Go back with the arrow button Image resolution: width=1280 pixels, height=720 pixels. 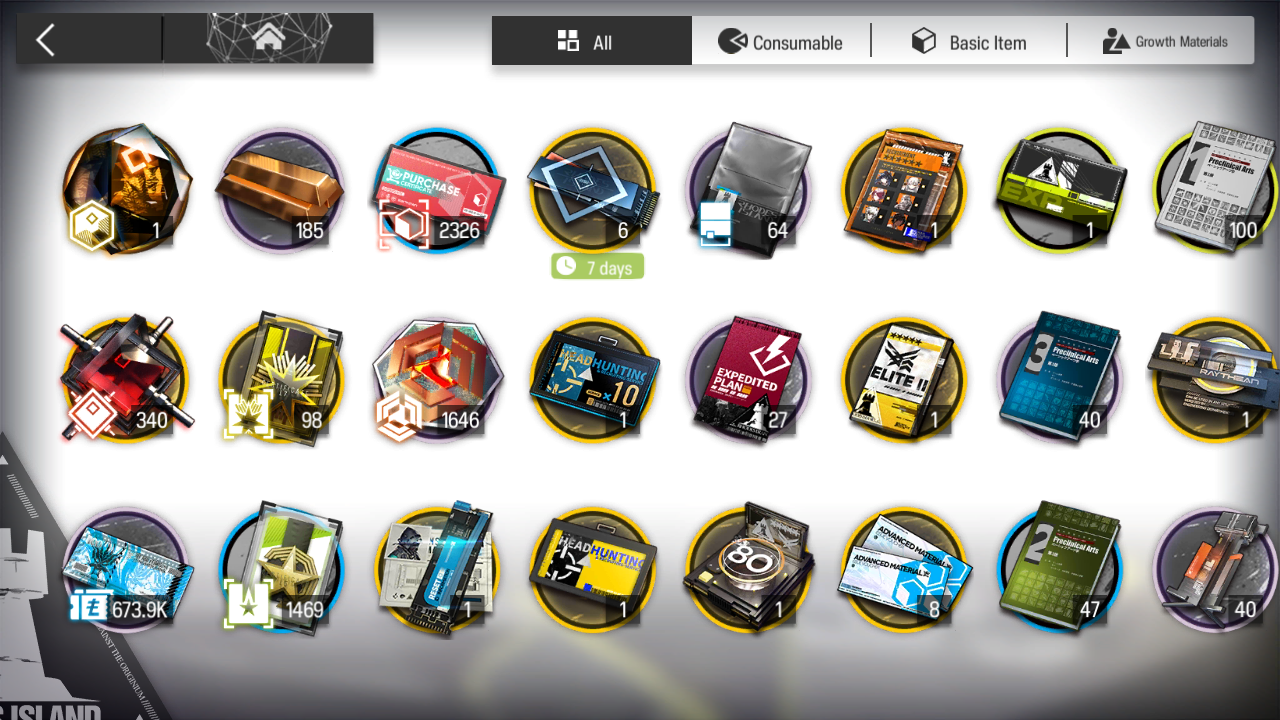point(46,40)
